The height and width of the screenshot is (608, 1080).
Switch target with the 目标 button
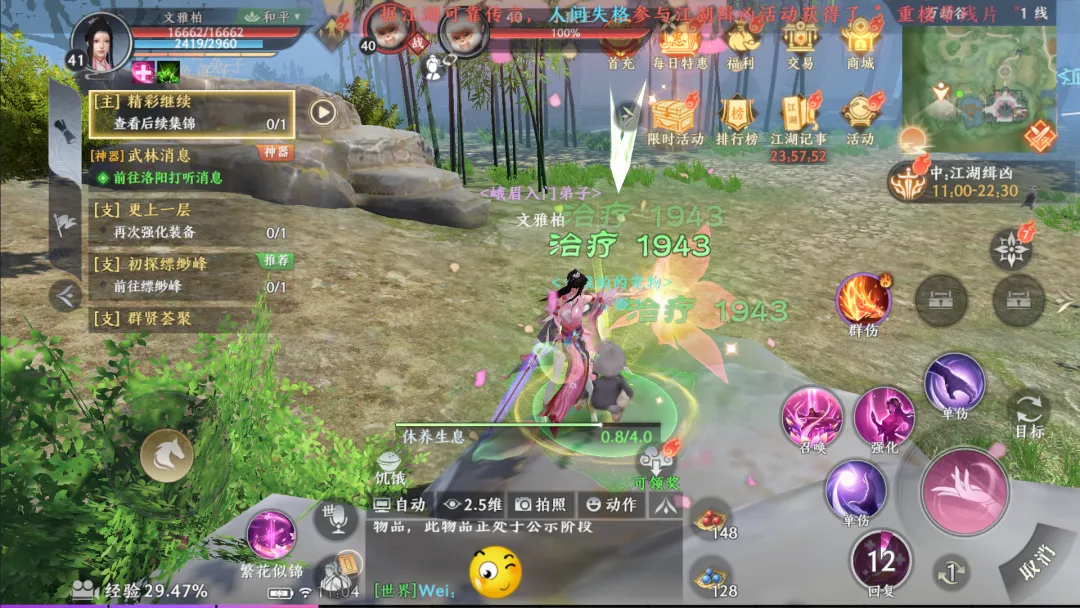[1029, 415]
